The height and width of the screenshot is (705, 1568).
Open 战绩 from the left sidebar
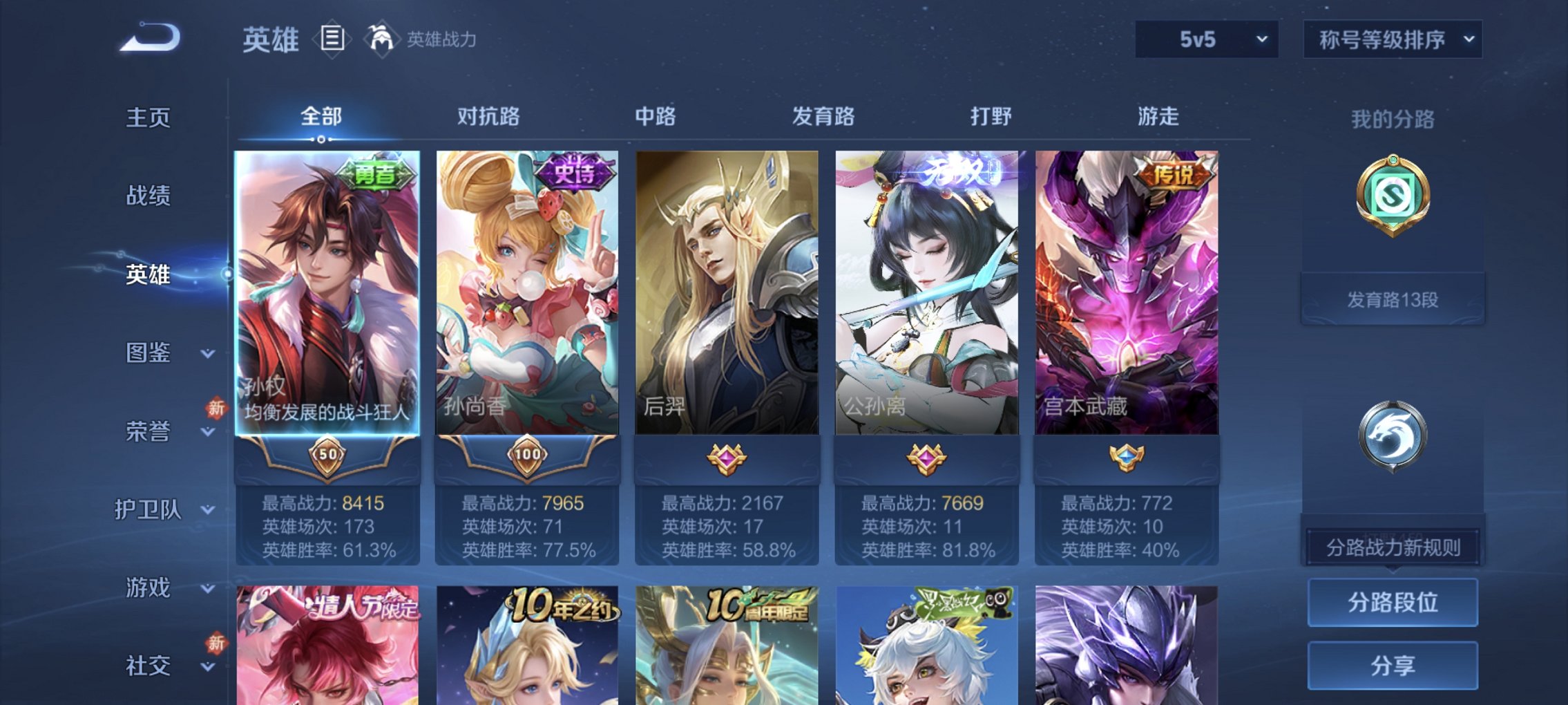(146, 196)
